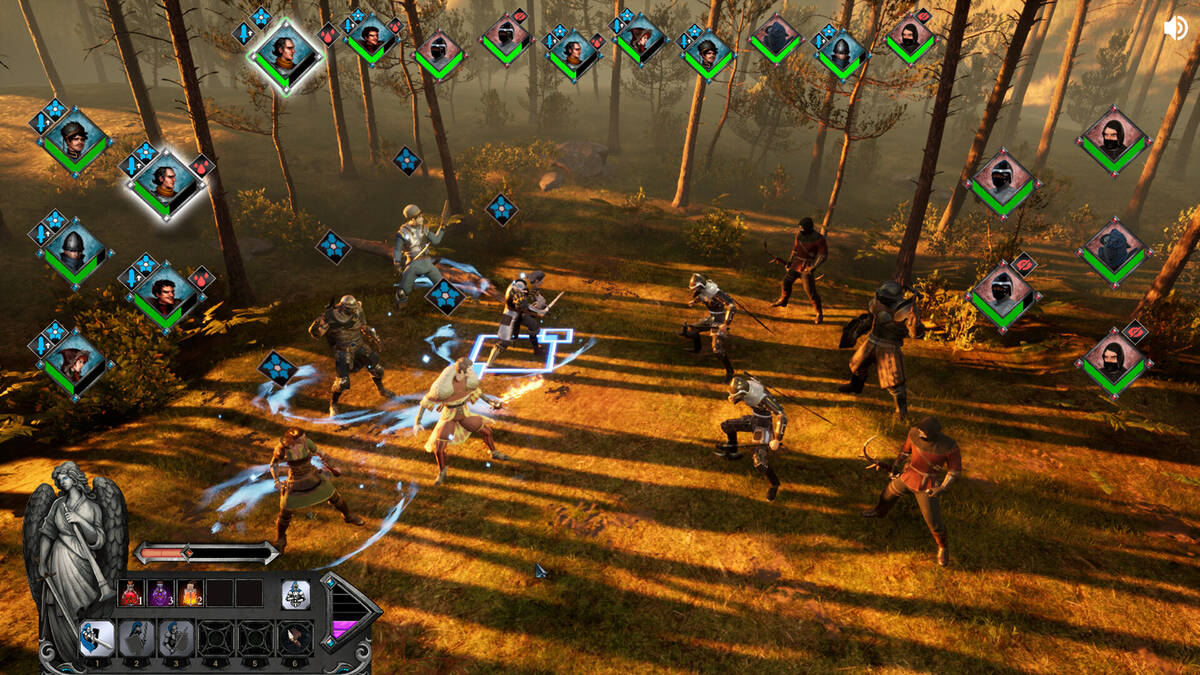The image size is (1200, 675).
Task: Activate the shield knight ability in slot 3
Action: point(177,638)
